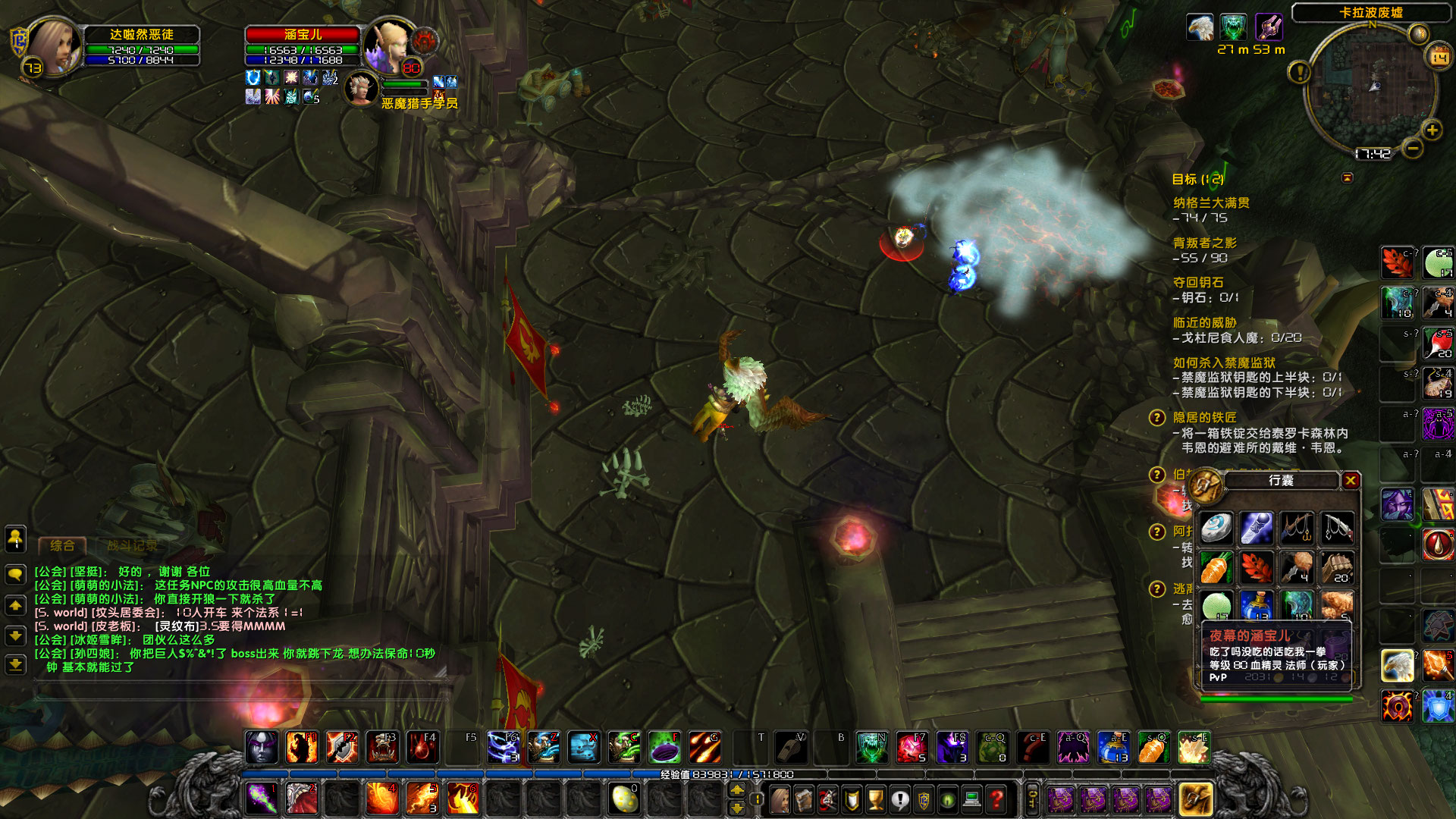
Task: Select the whistle ability on the action bar
Action: pos(791,747)
